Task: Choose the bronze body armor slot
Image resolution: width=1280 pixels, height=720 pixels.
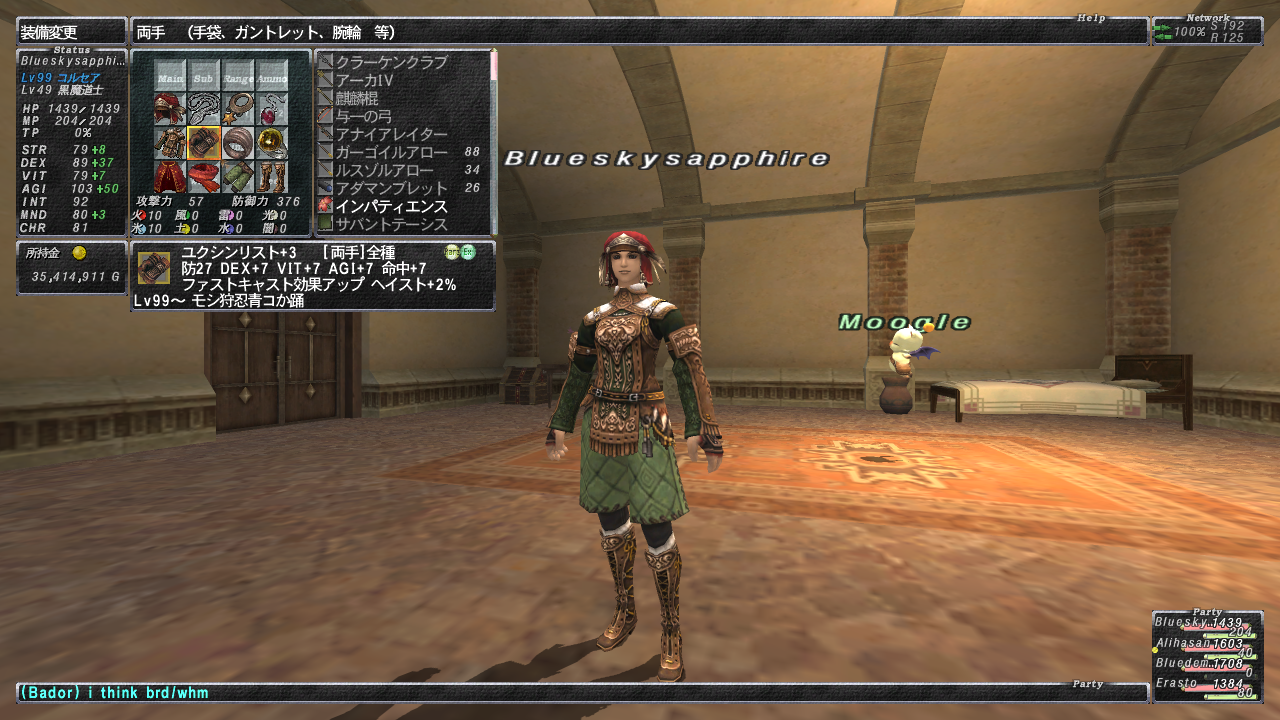Action: point(170,143)
